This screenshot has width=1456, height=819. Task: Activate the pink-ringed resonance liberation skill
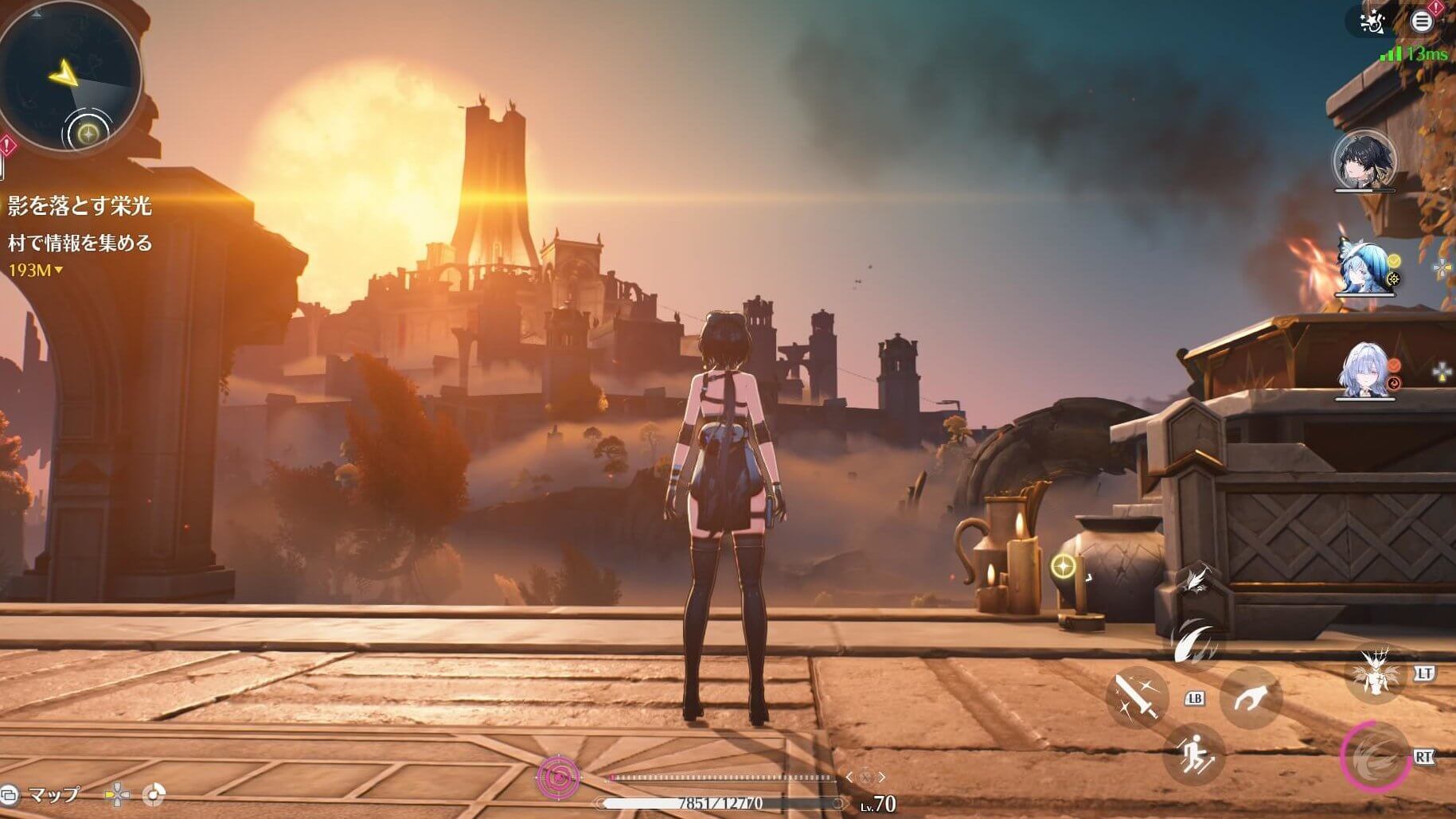coord(1374,756)
